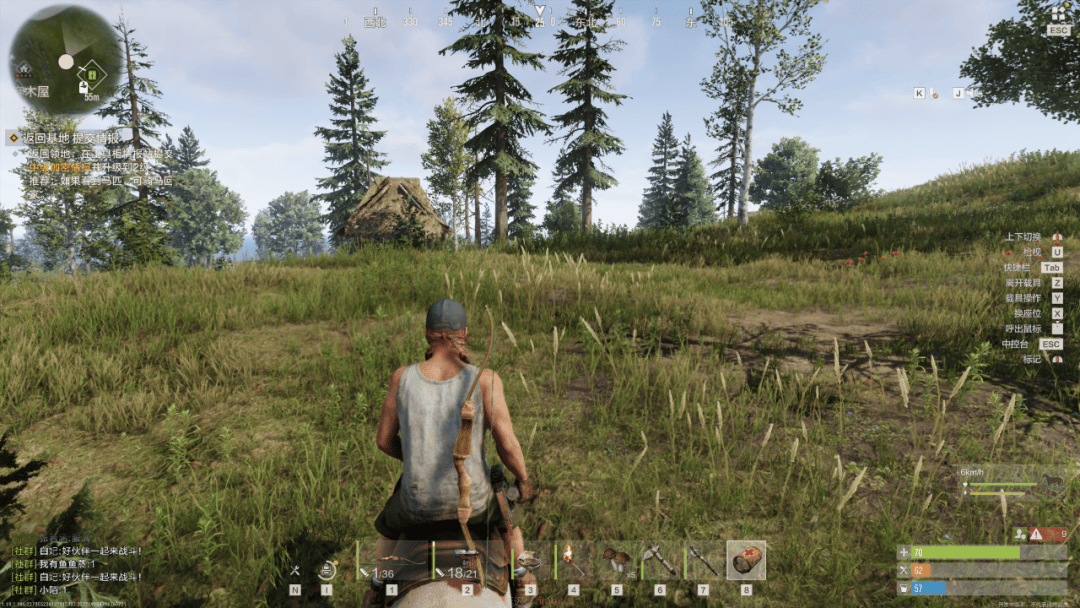
Task: Open the main menu grid icon
Action: [x=1059, y=14]
